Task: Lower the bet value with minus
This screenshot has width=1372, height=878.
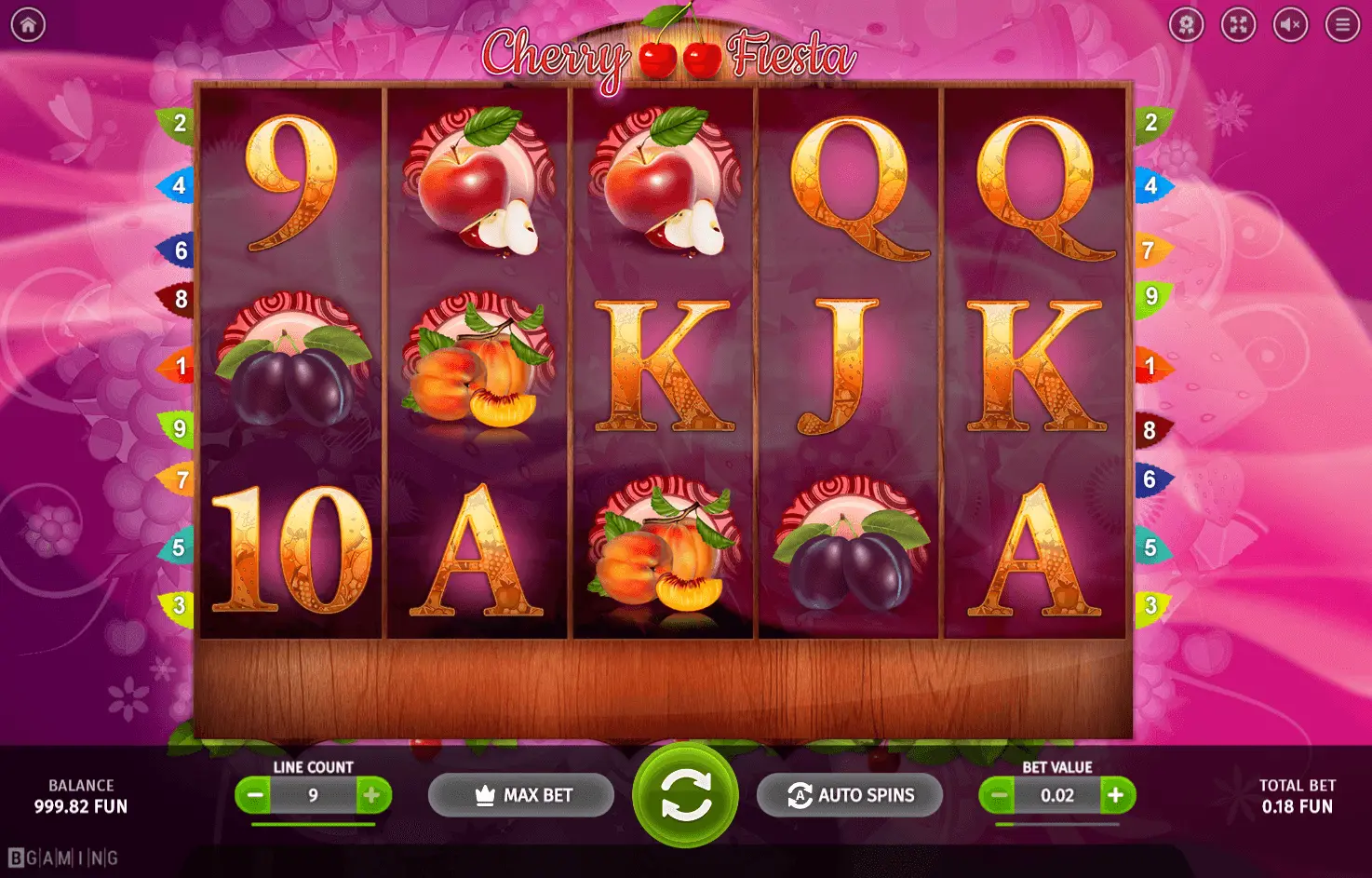Action: coord(999,795)
